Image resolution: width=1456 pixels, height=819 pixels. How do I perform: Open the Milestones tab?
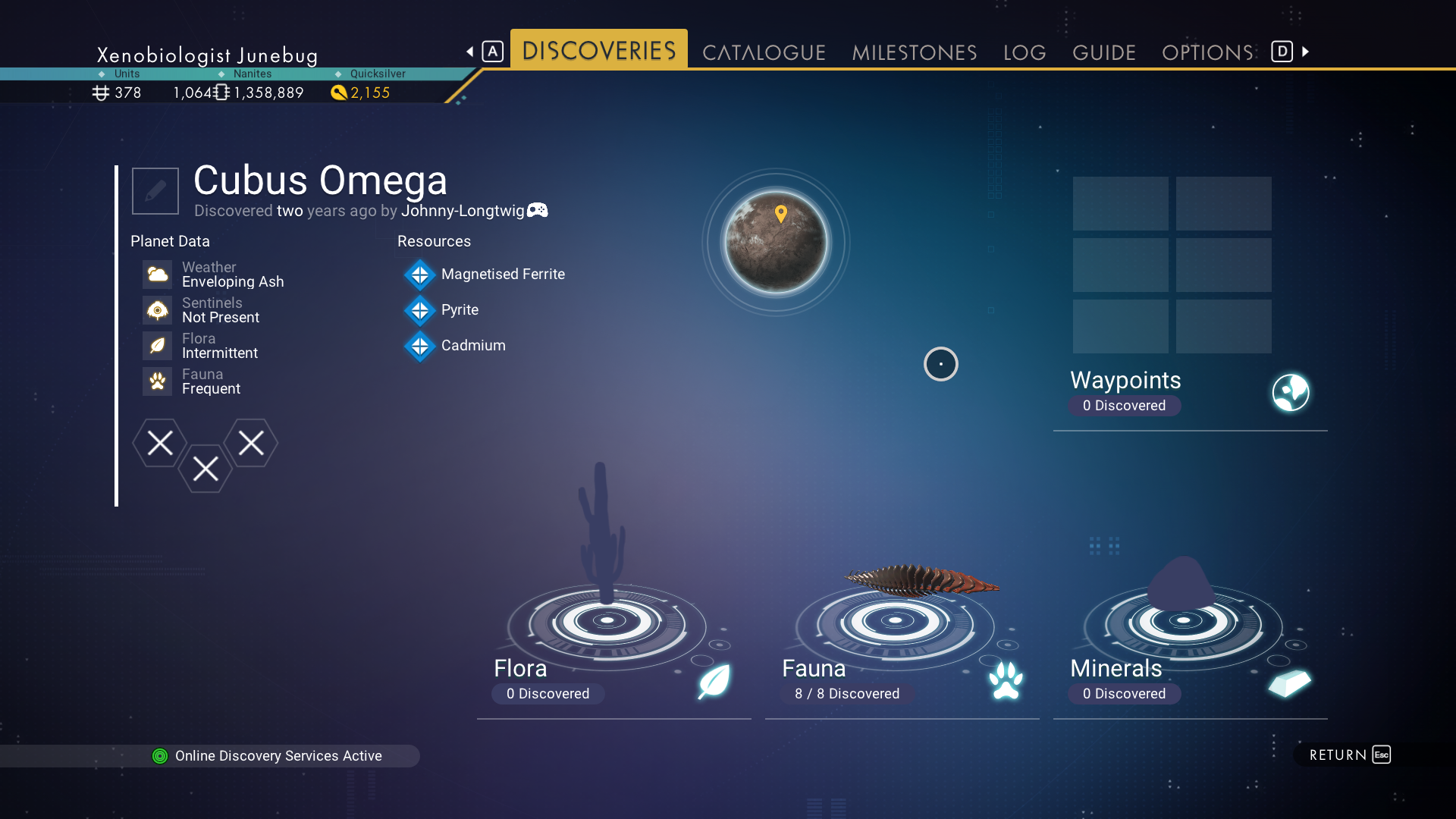[x=914, y=52]
